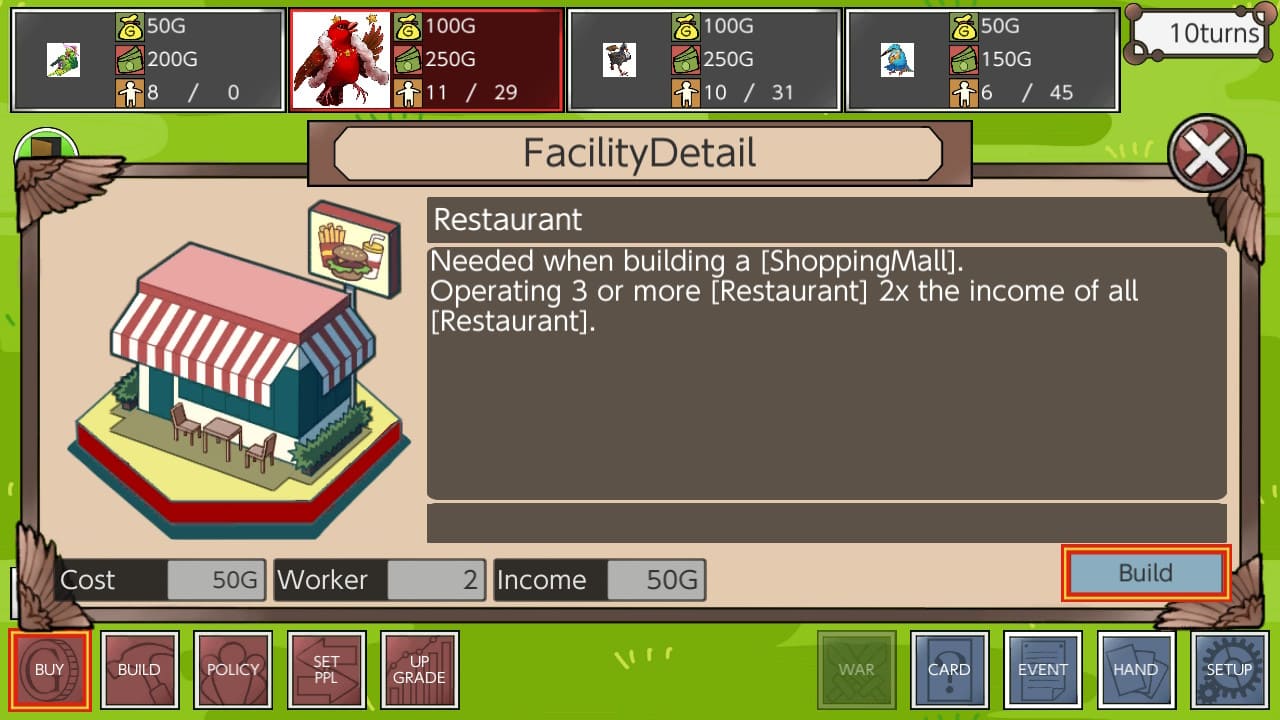Click the green parrot player portrait
This screenshot has height=720, width=1280.
coord(63,59)
